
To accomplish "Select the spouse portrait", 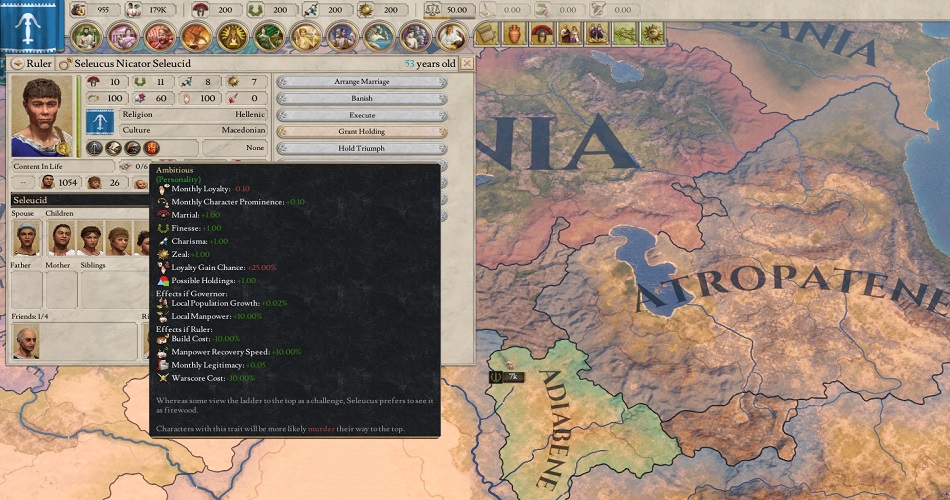I will [27, 239].
